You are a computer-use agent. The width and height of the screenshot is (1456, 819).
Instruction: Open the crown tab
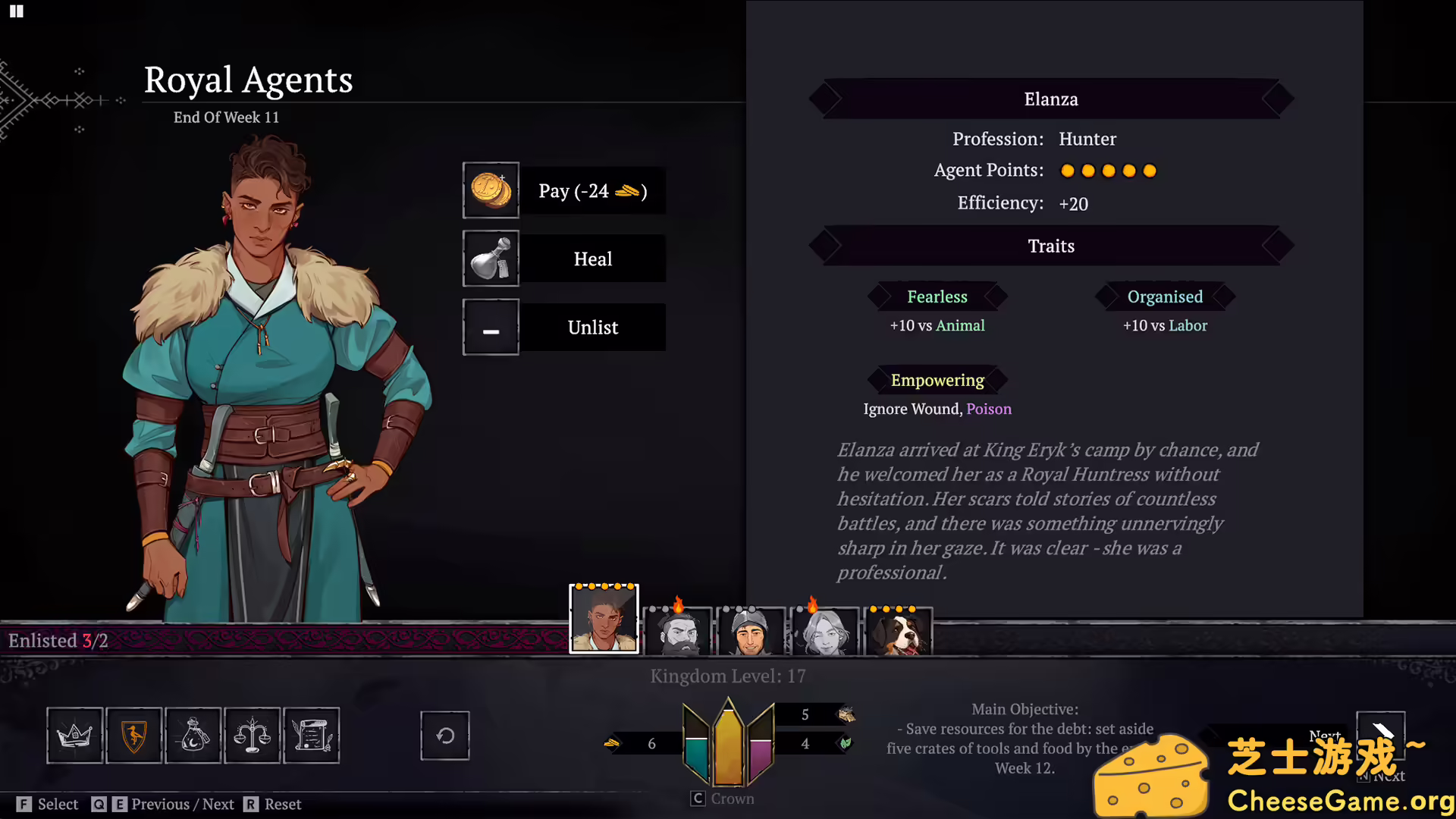point(75,735)
